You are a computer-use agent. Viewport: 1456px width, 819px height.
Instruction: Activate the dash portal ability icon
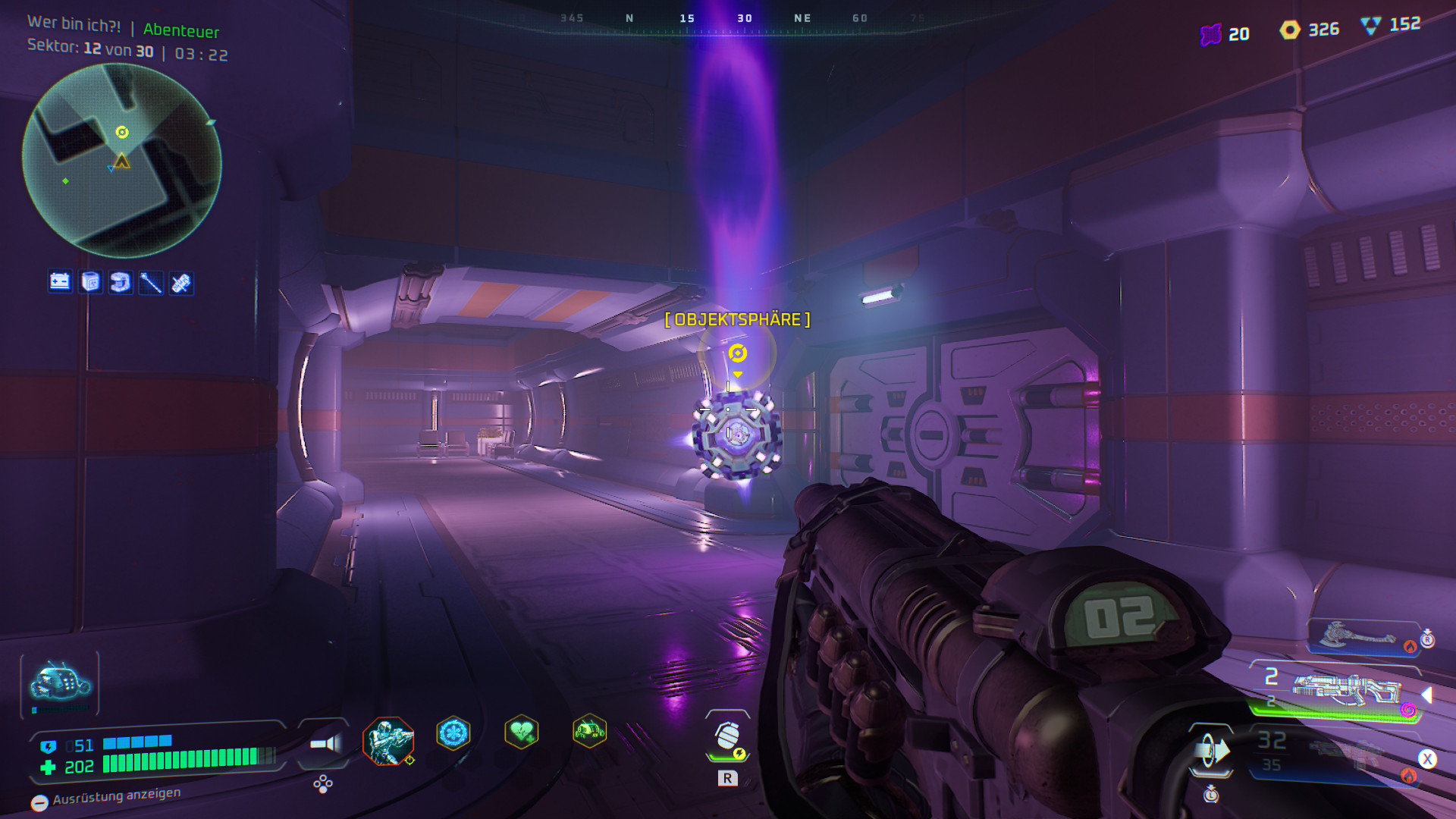[1210, 751]
